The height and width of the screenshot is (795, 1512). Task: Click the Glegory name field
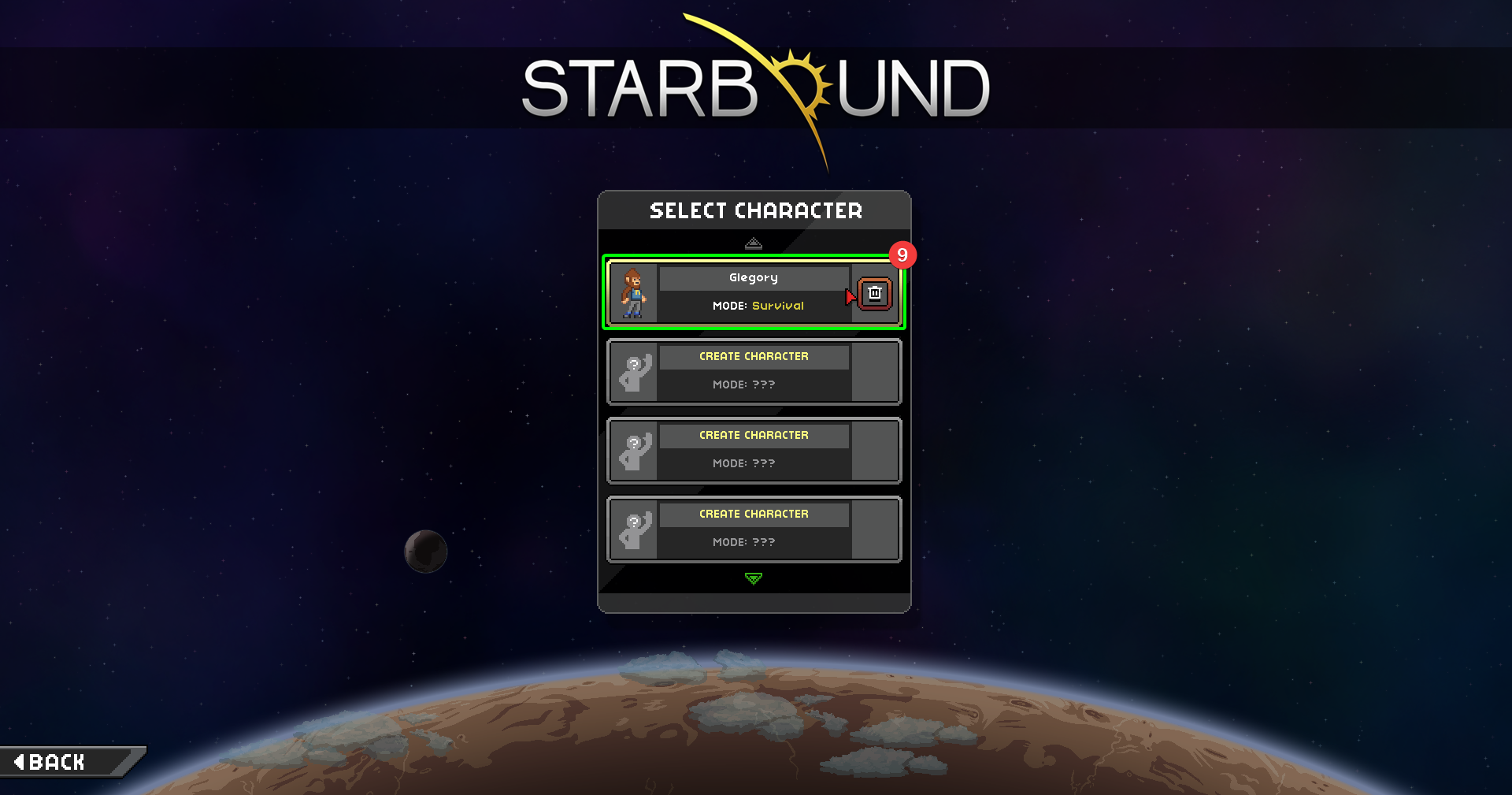click(754, 277)
